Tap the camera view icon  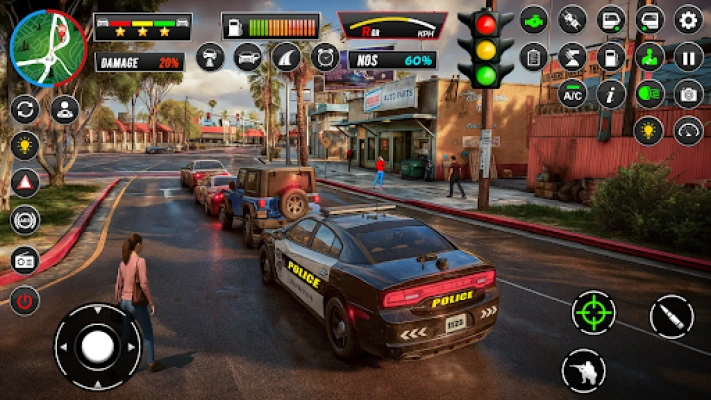(688, 94)
